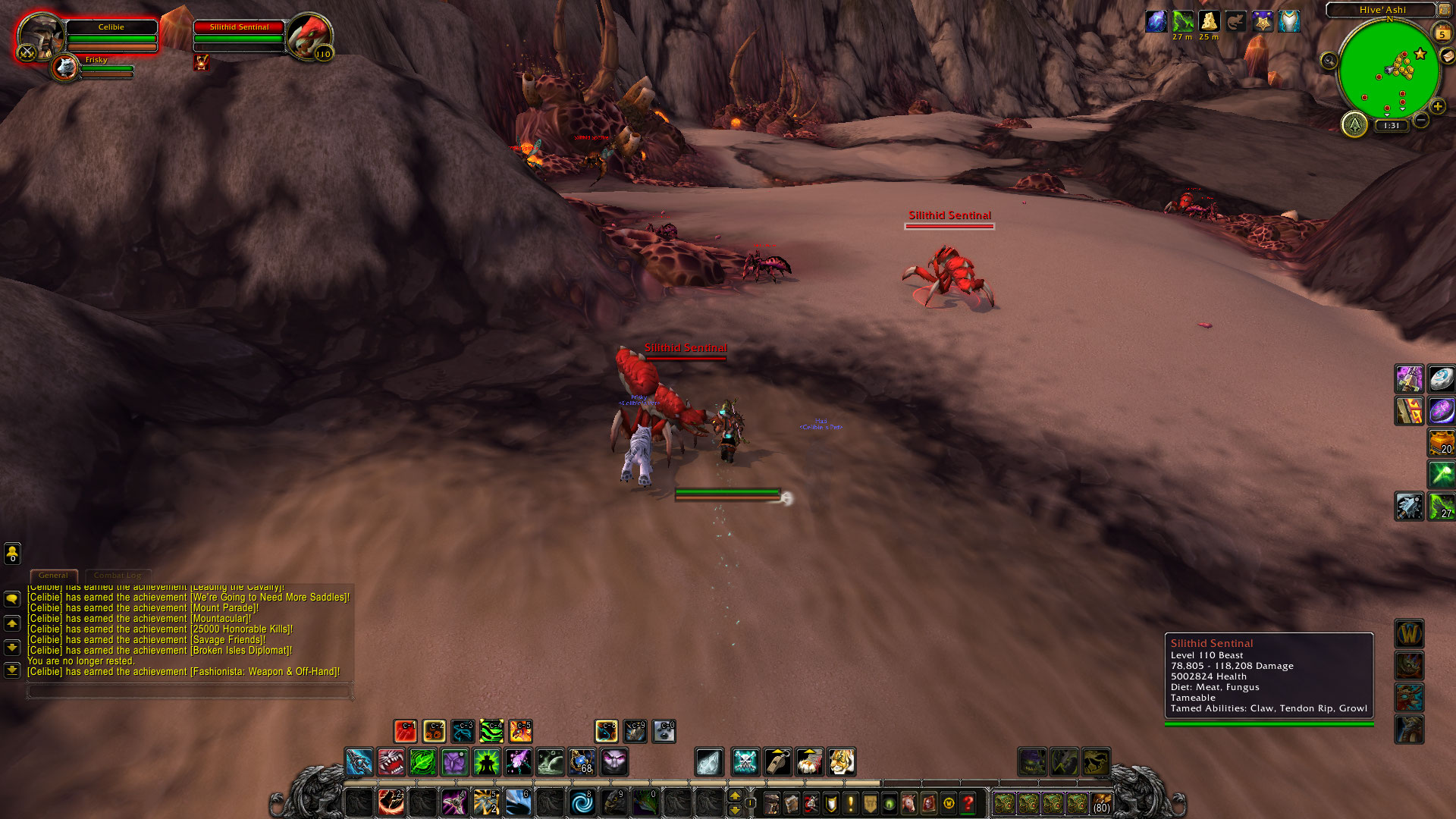Open the red question mark help button
Viewport: 1456px width, 819px height.
968,803
